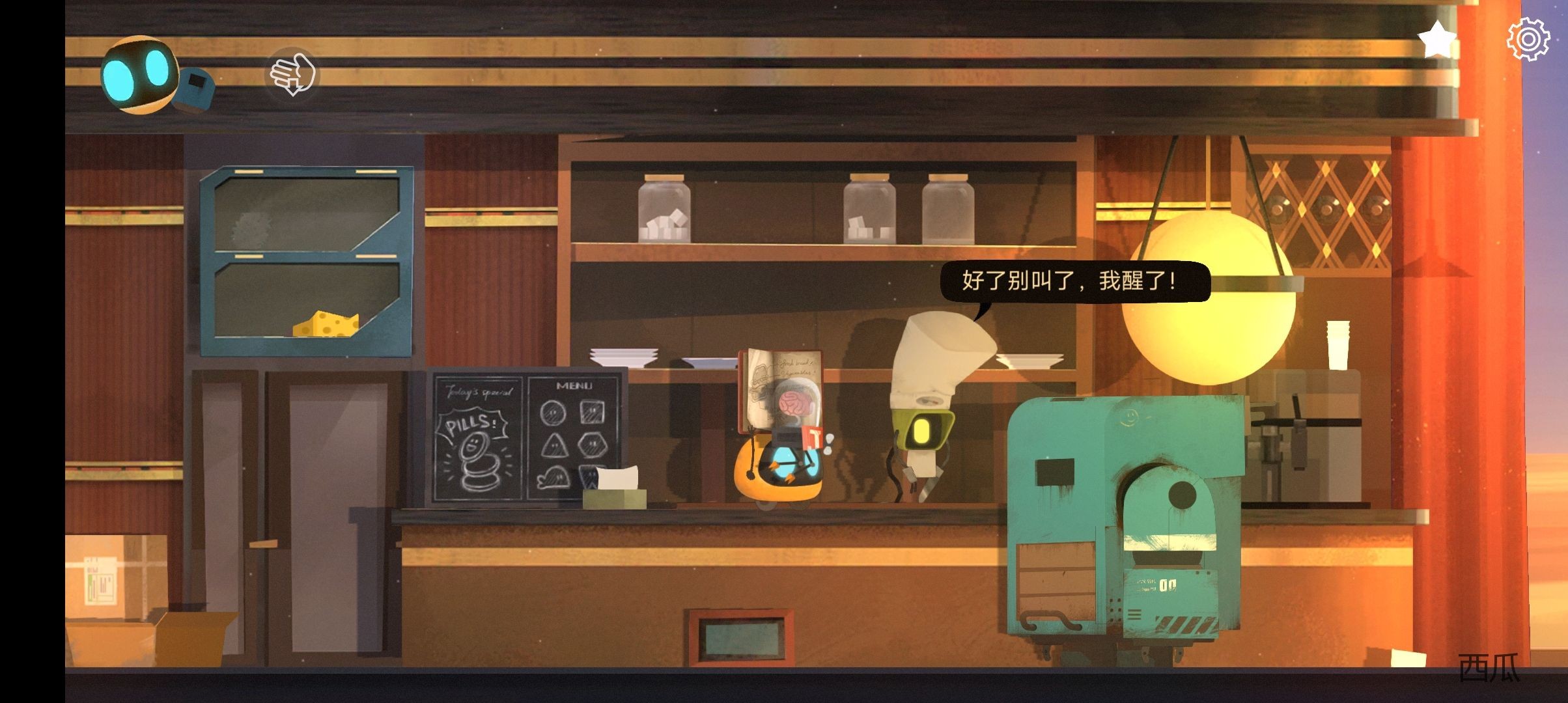
Task: Open the settings gear menu
Action: coord(1528,40)
